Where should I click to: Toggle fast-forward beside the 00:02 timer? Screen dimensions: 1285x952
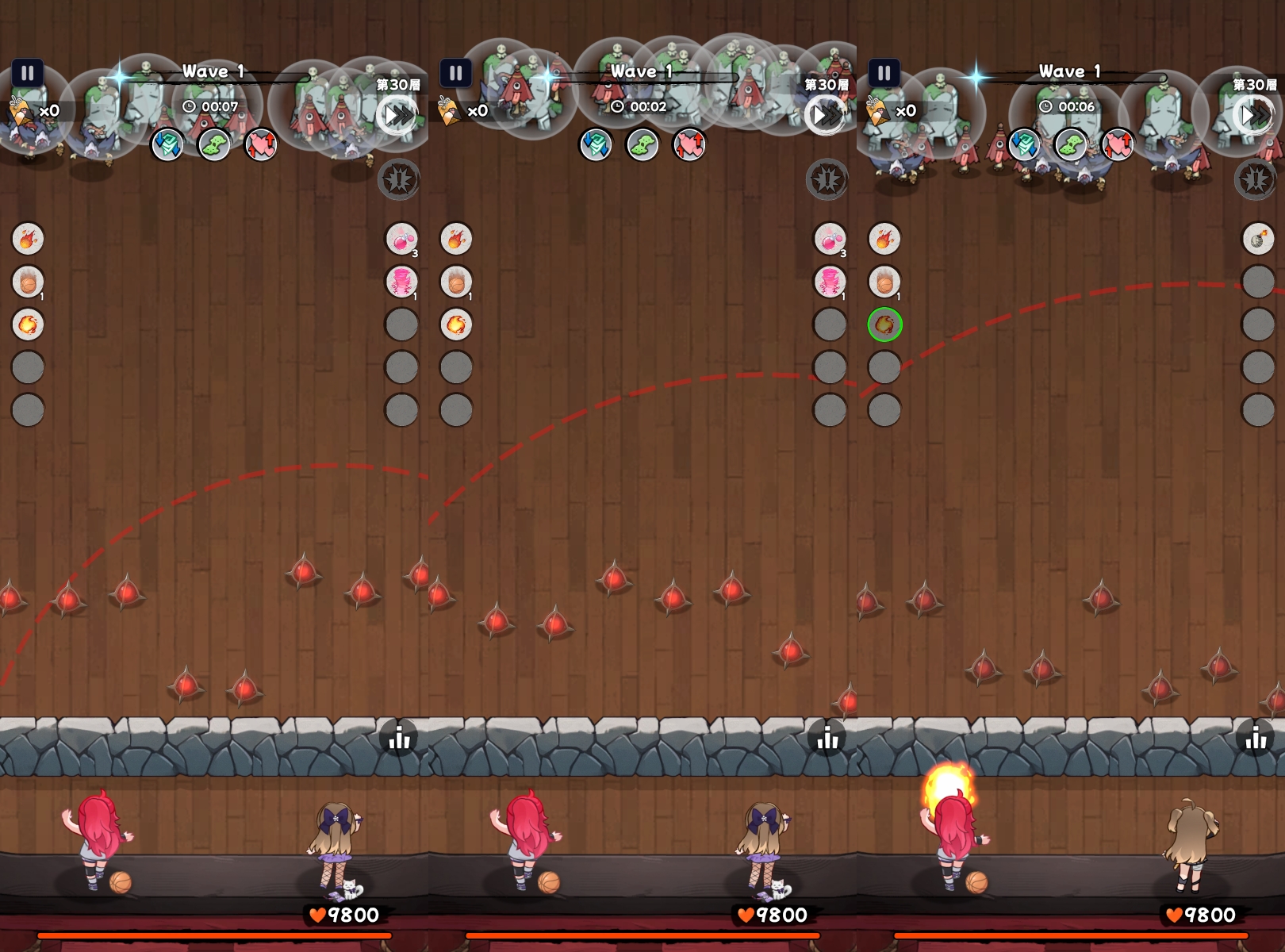coord(826,116)
